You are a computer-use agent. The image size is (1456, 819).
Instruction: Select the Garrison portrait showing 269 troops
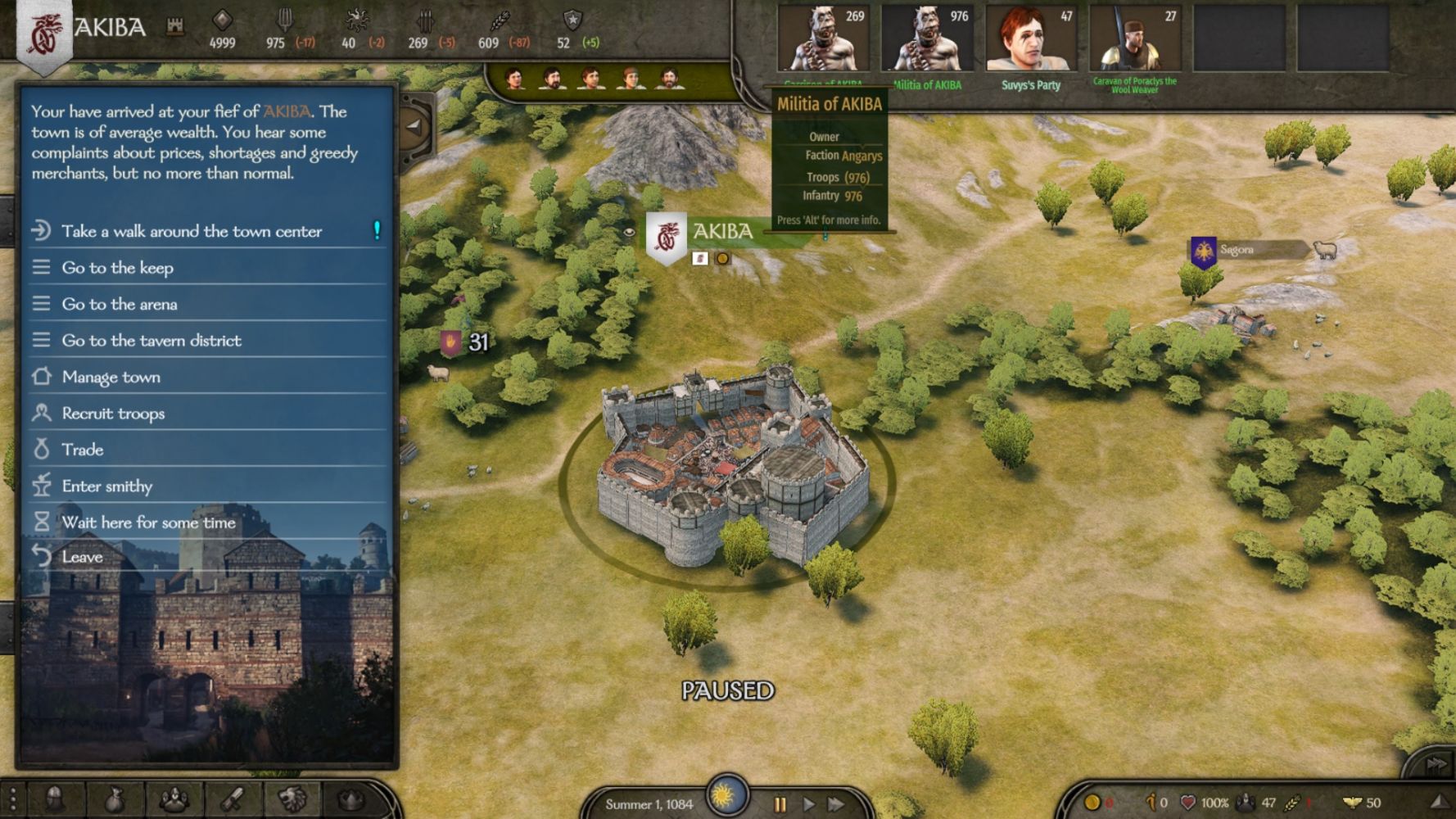(822, 41)
